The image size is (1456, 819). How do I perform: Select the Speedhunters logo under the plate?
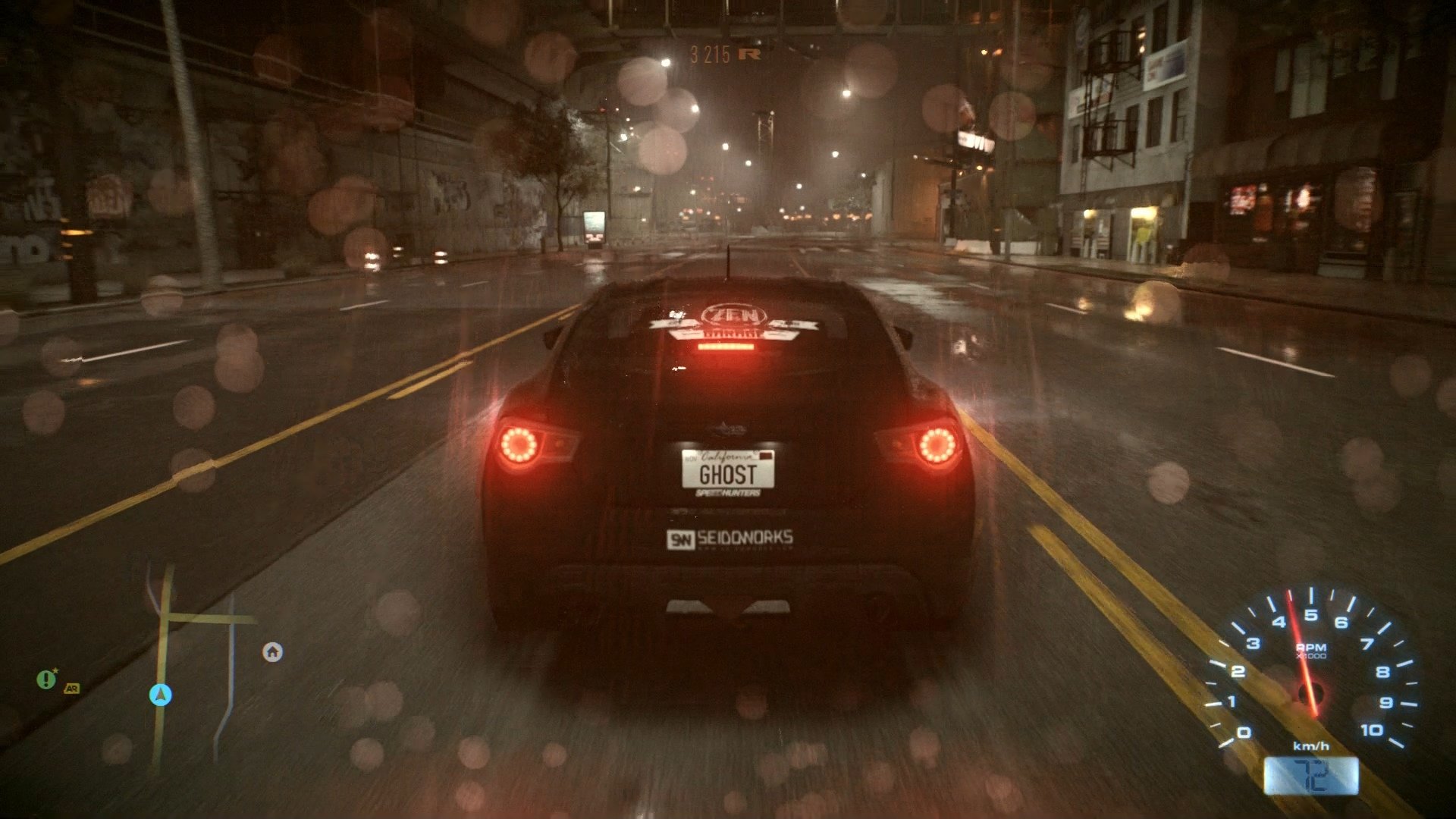click(x=729, y=493)
